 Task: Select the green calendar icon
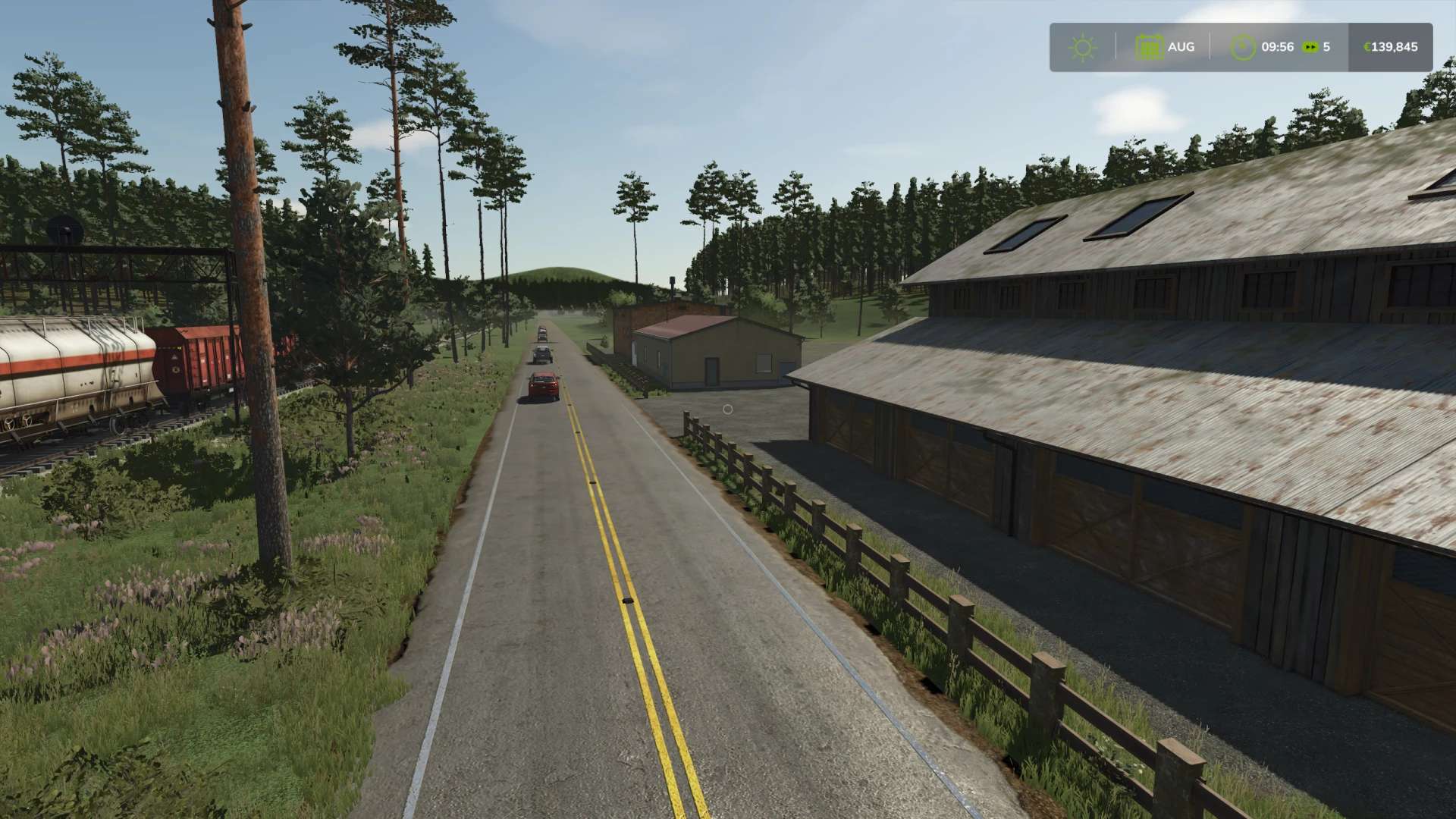tap(1149, 48)
